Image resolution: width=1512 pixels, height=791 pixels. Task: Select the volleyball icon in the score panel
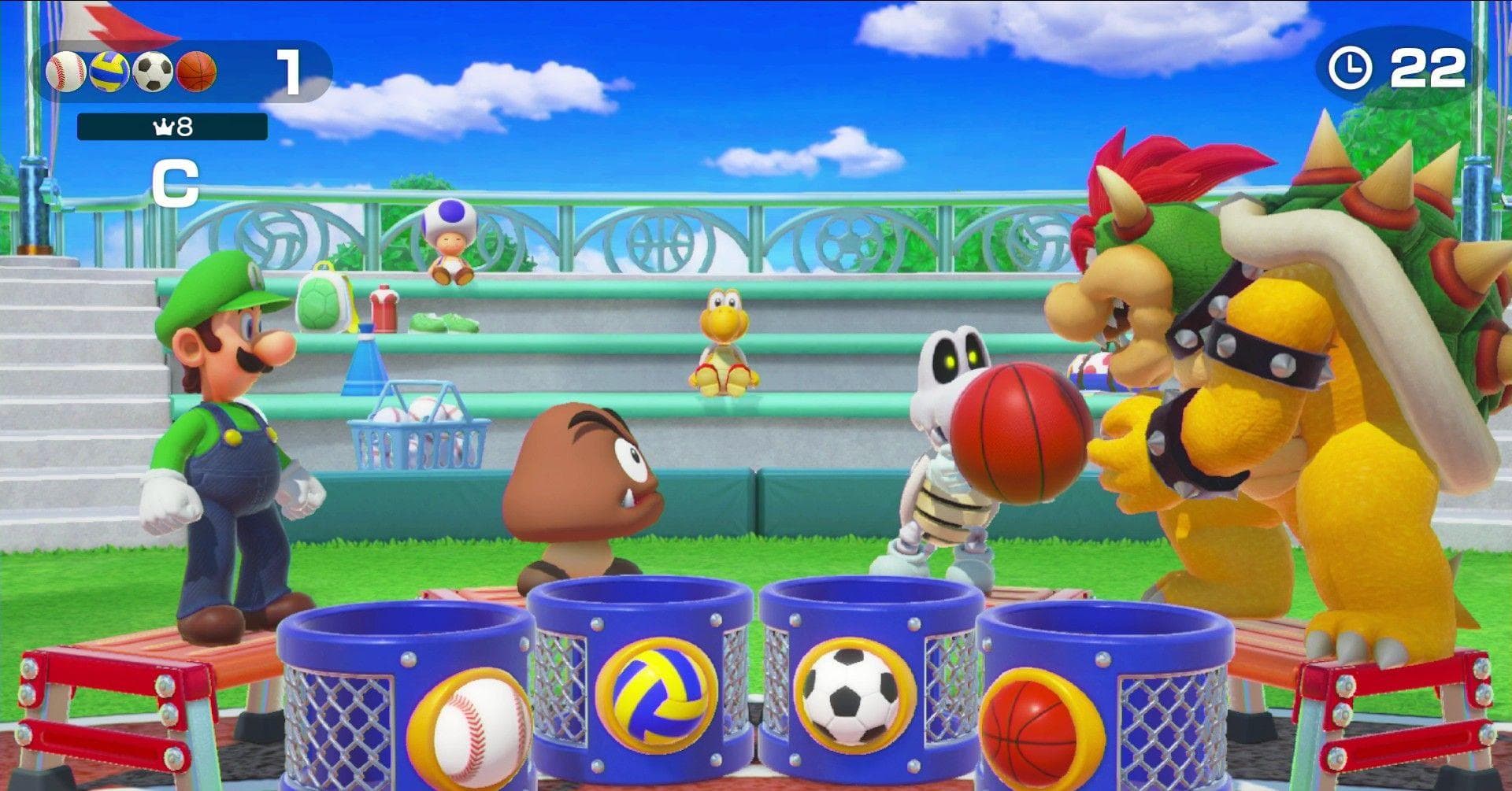pos(109,72)
